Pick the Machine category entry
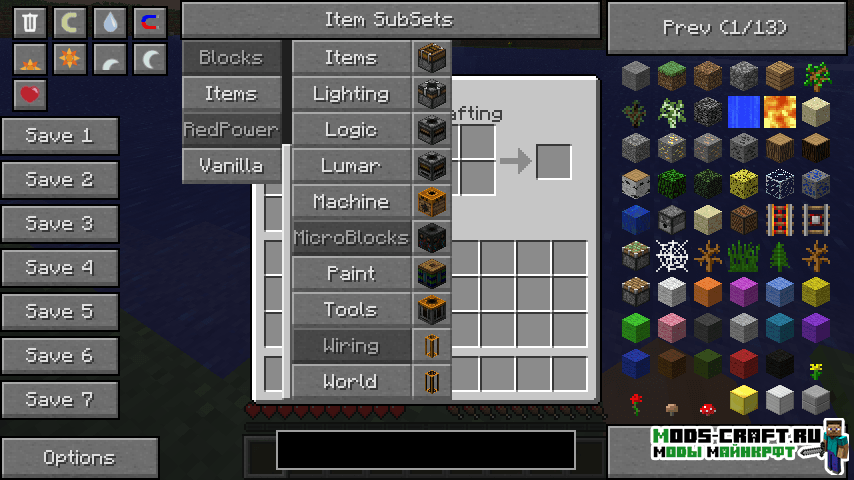The image size is (854, 480). [x=351, y=202]
